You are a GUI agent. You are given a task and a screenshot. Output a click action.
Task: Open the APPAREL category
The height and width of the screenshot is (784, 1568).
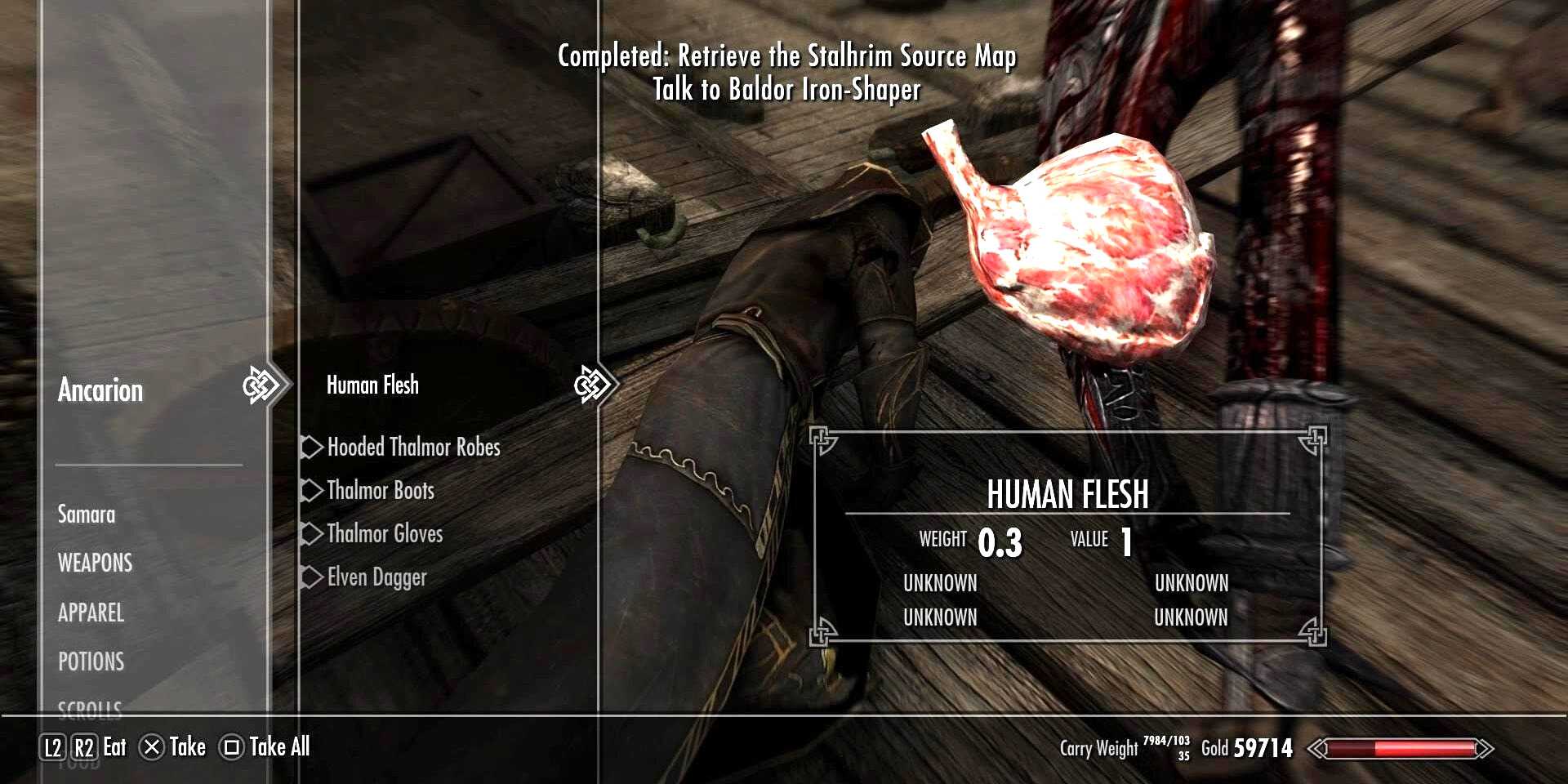click(91, 612)
